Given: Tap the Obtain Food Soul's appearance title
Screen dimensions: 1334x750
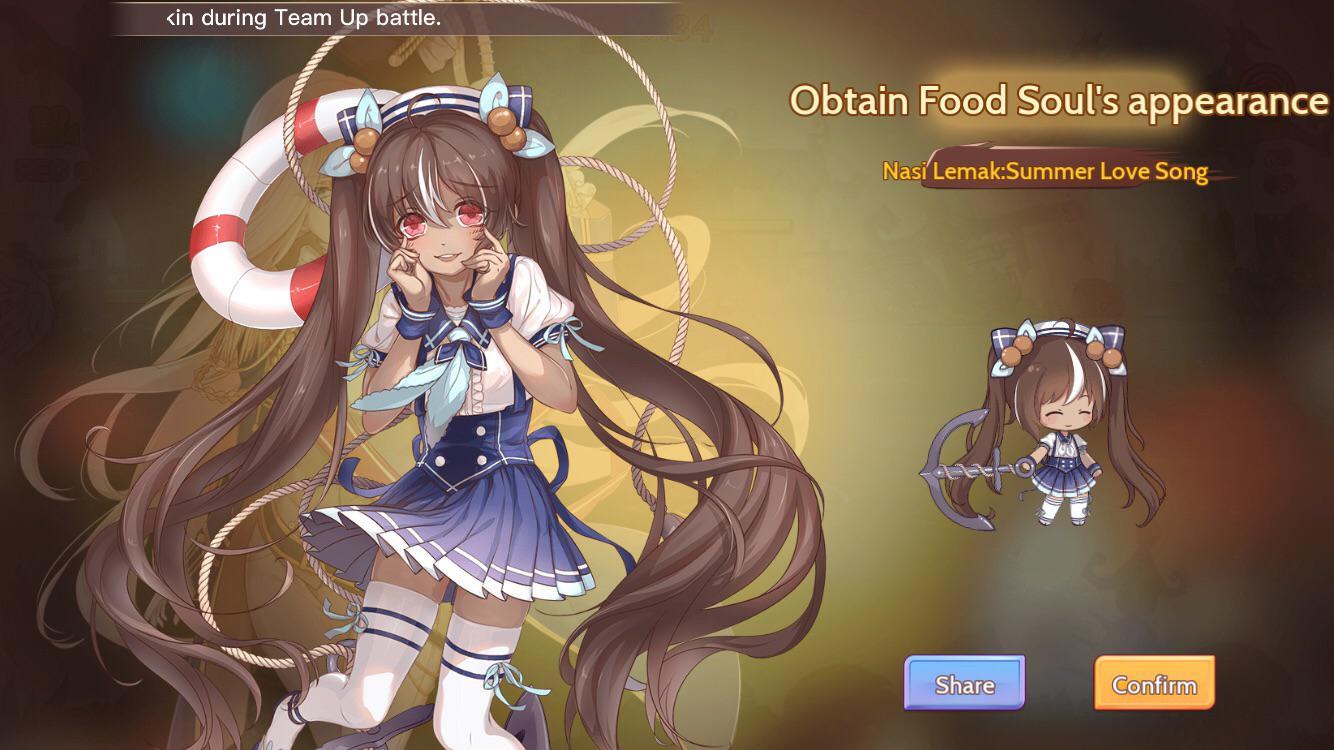Looking at the screenshot, I should [1057, 100].
